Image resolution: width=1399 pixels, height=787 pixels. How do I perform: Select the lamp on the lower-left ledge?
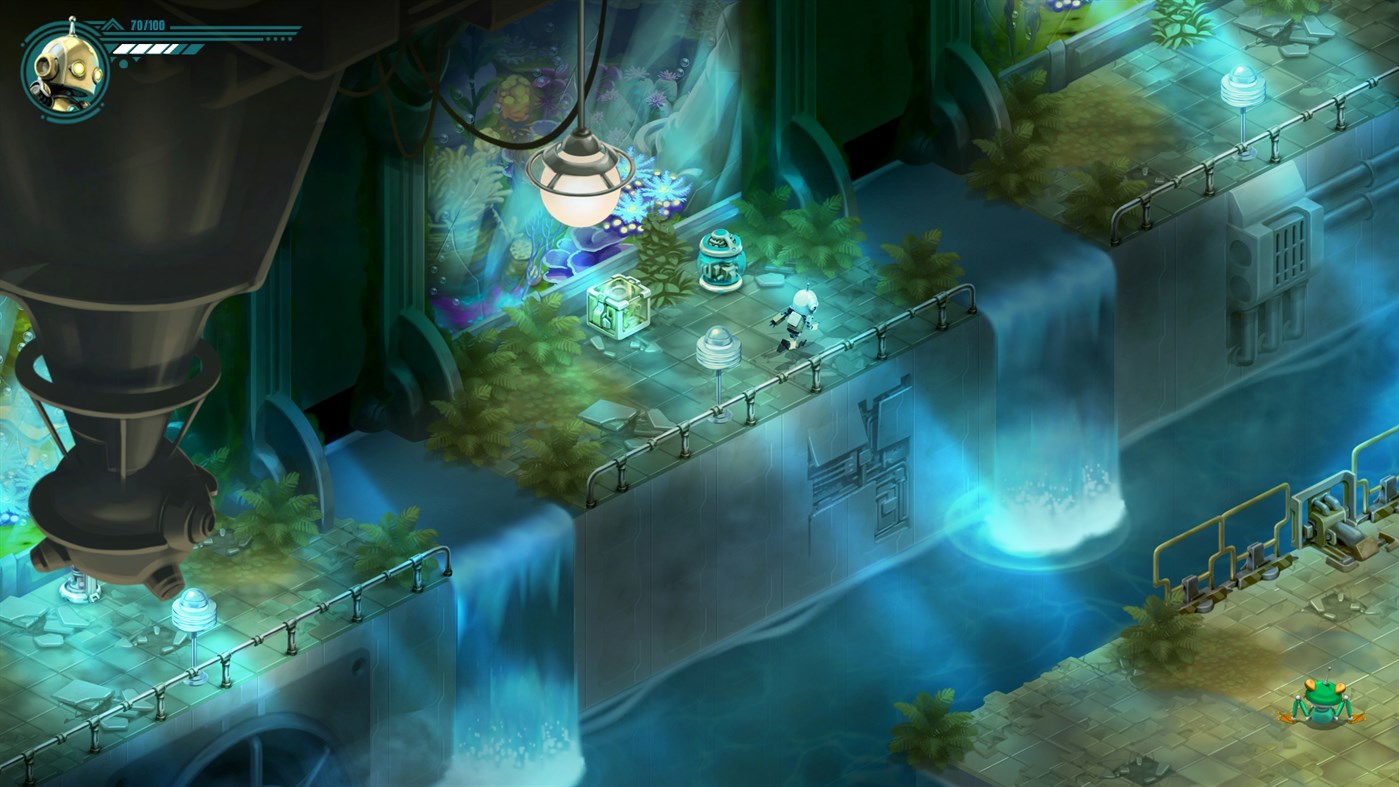coord(193,610)
